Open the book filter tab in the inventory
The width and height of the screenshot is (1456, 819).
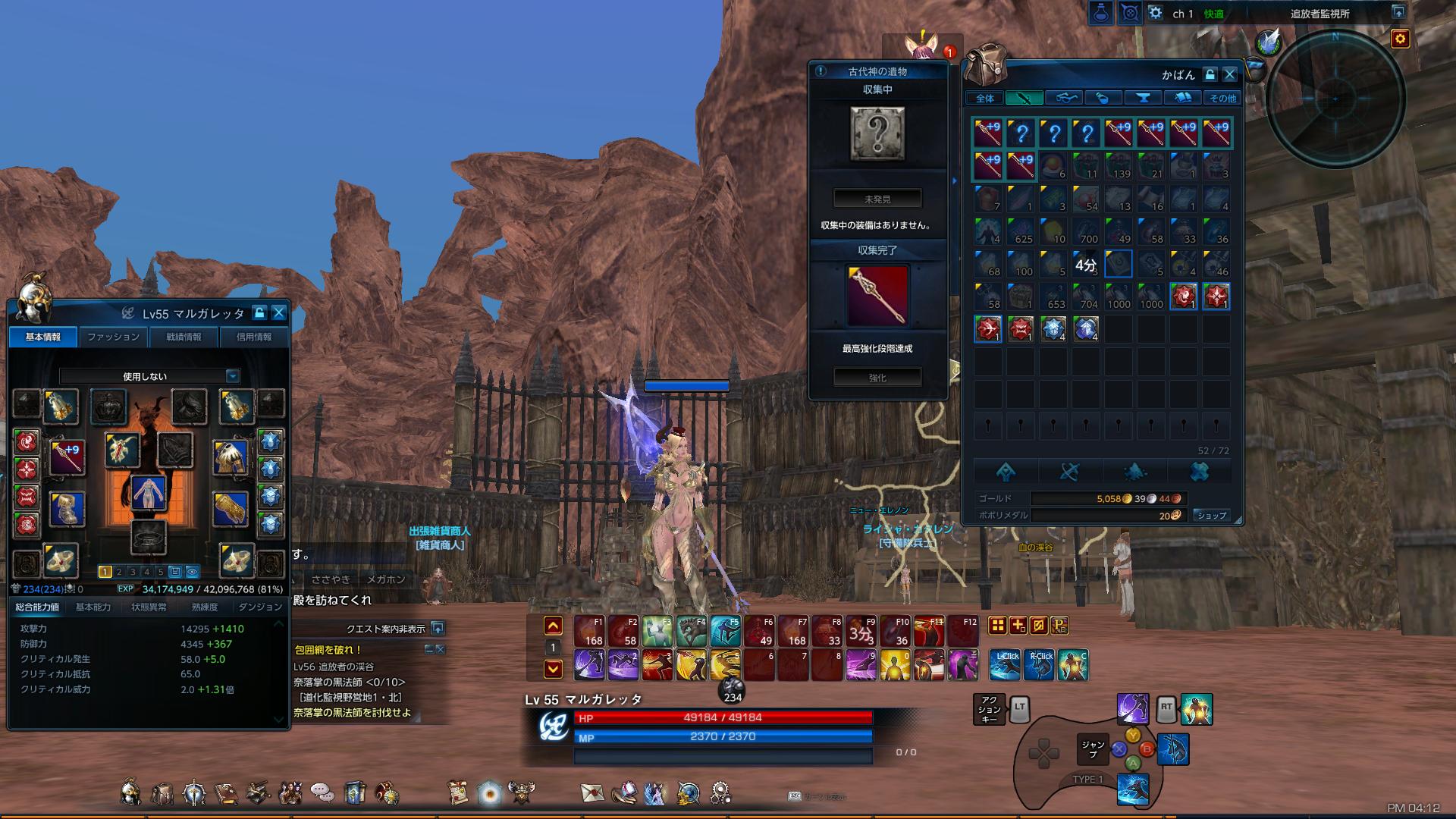coord(1184,97)
